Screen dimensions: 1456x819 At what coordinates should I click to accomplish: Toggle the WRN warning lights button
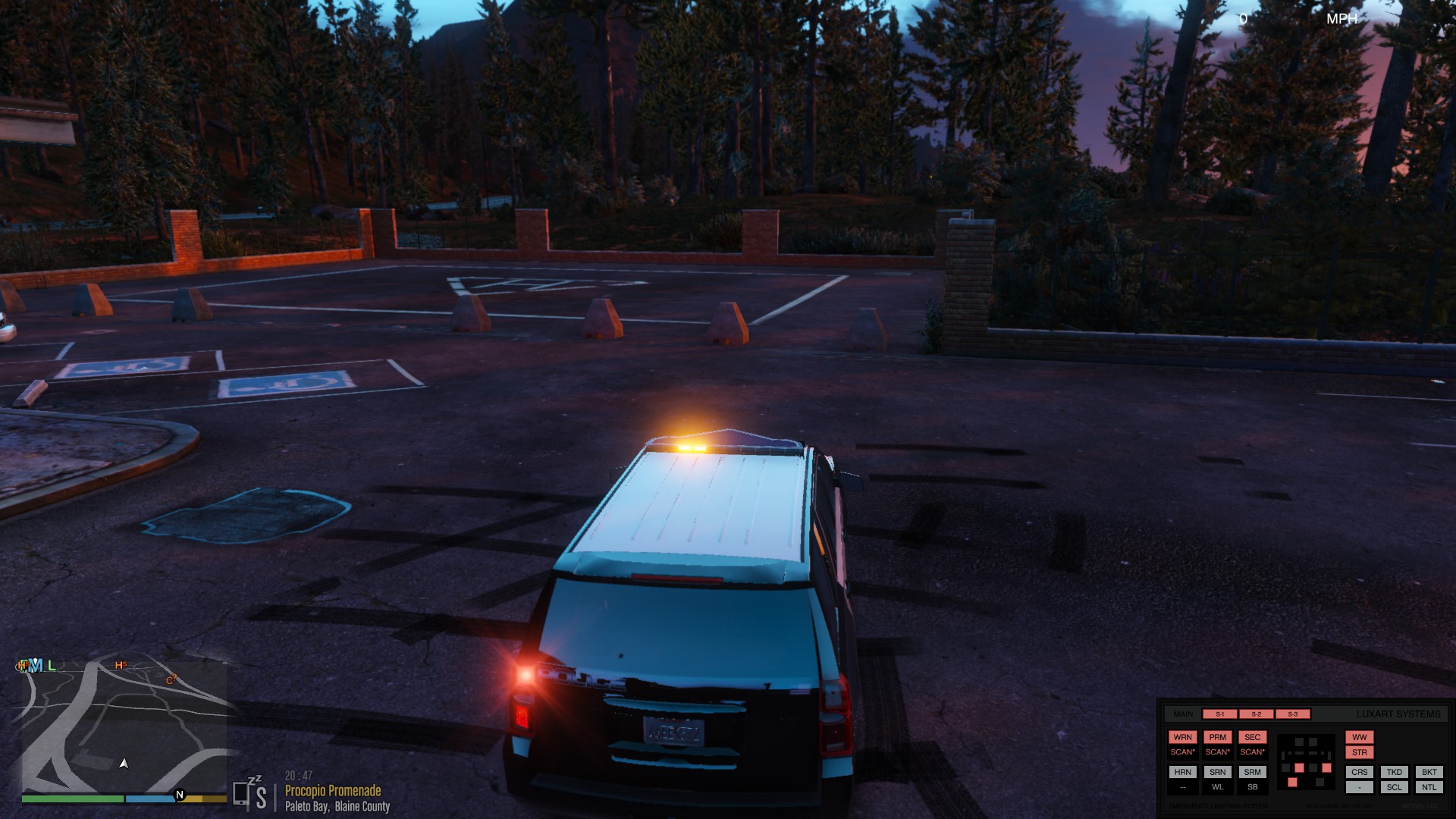[x=1182, y=737]
